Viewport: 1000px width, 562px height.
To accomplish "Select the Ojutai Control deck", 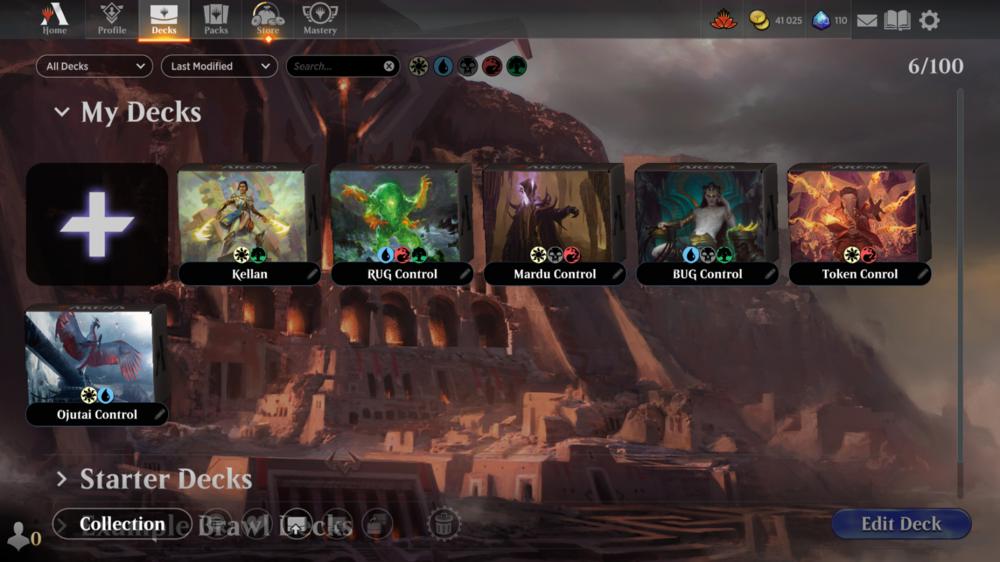I will click(97, 364).
